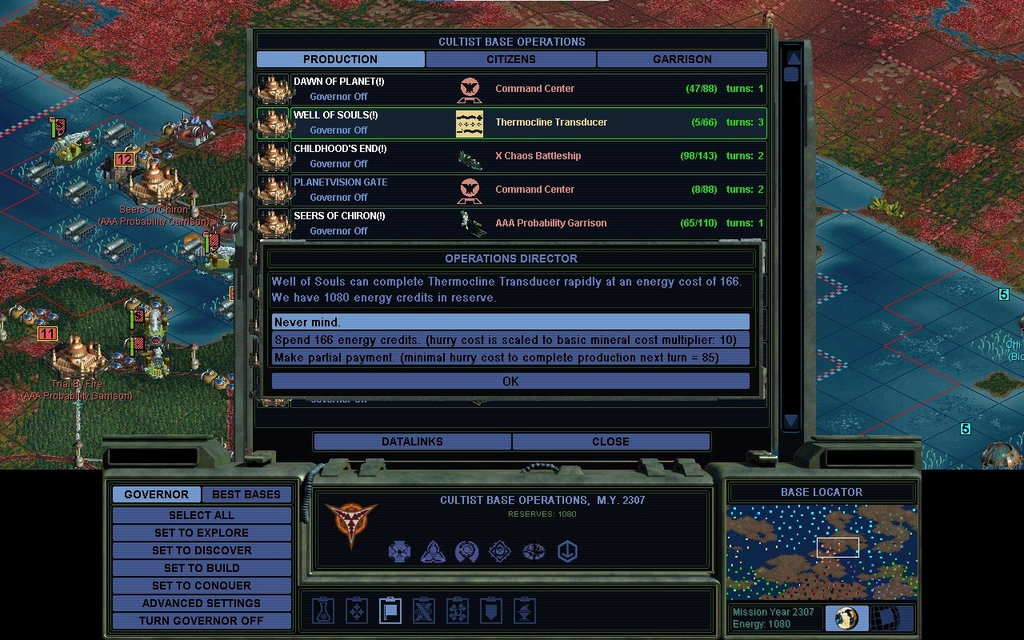Click the Select All button
Viewport: 1024px width, 640px height.
point(201,515)
